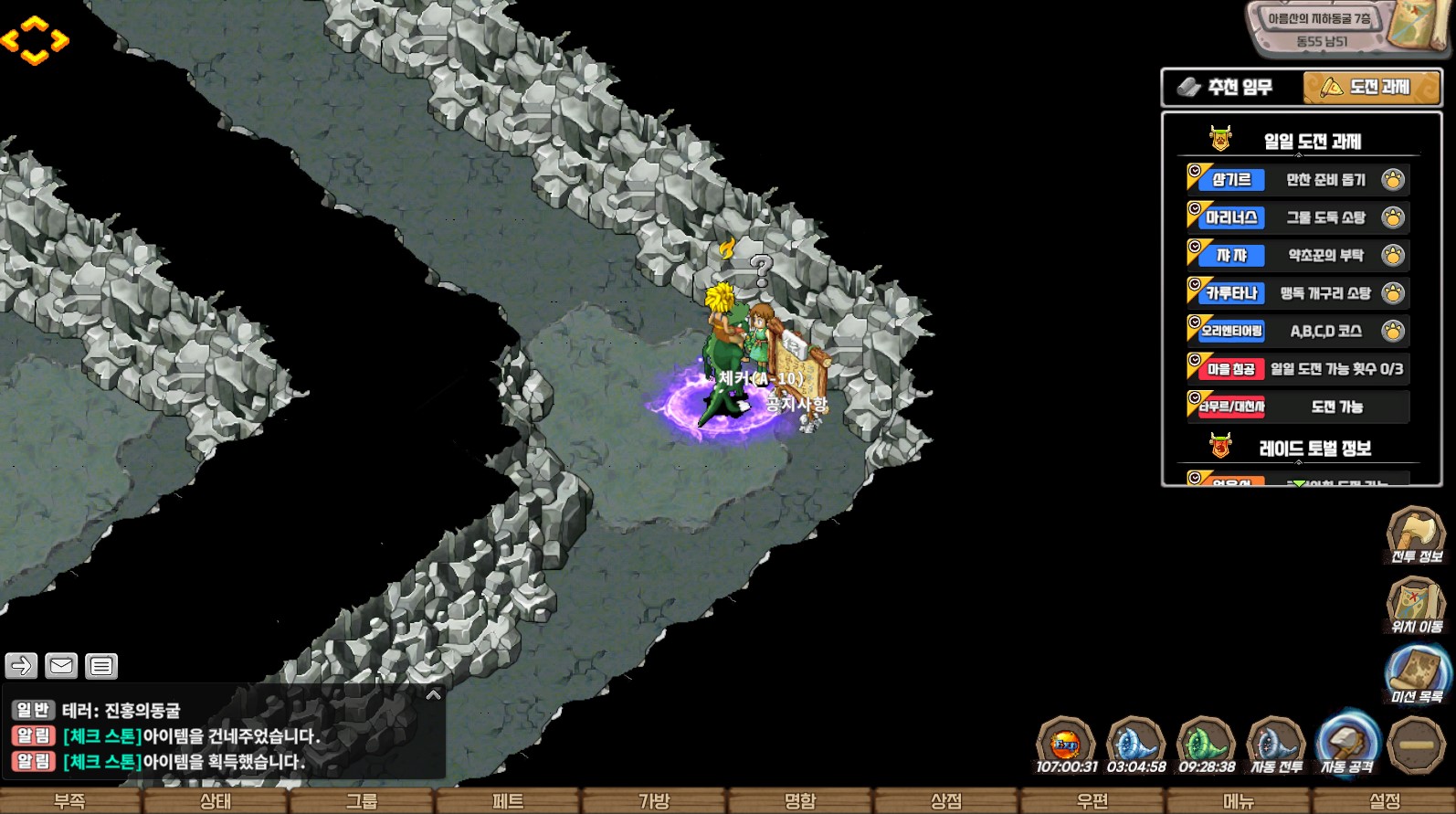Open the 가방 bag inventory

coord(654,801)
